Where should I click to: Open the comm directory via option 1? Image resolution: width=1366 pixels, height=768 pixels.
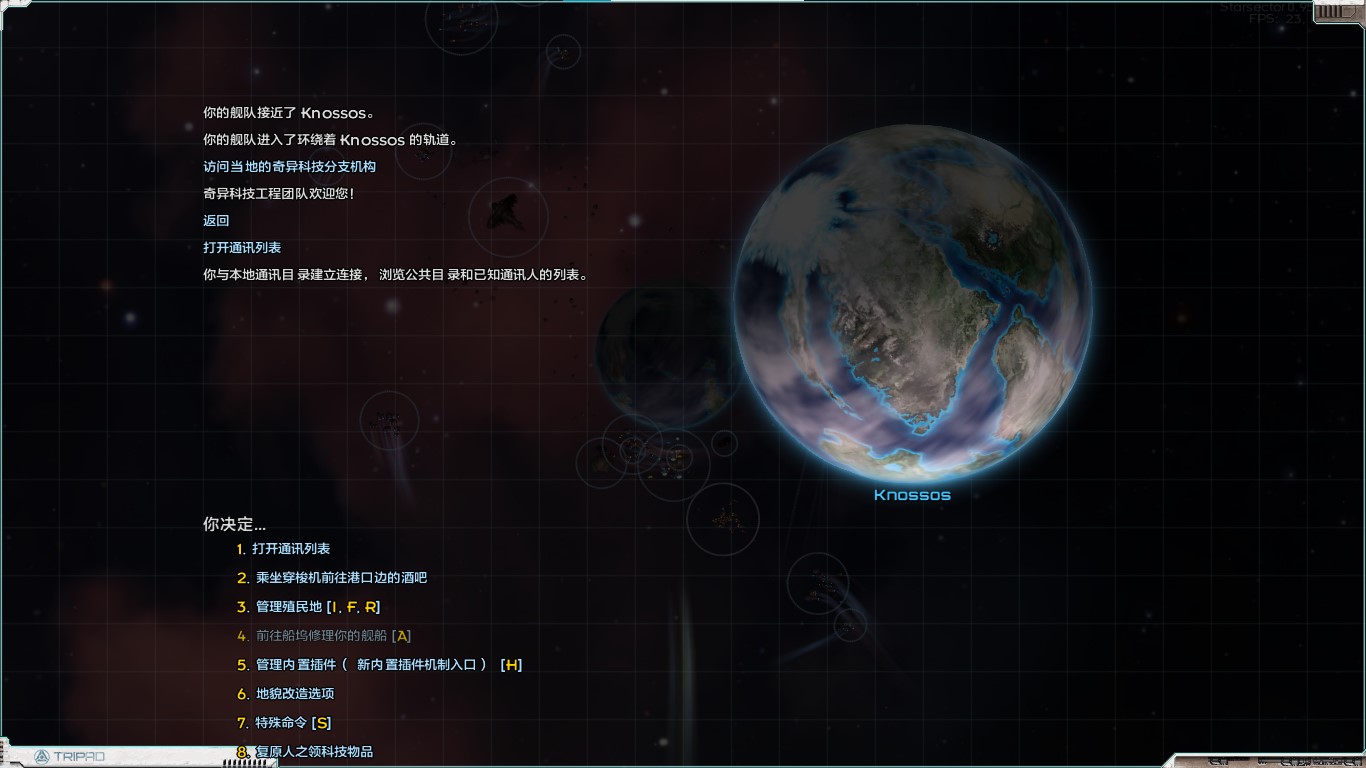pos(292,548)
